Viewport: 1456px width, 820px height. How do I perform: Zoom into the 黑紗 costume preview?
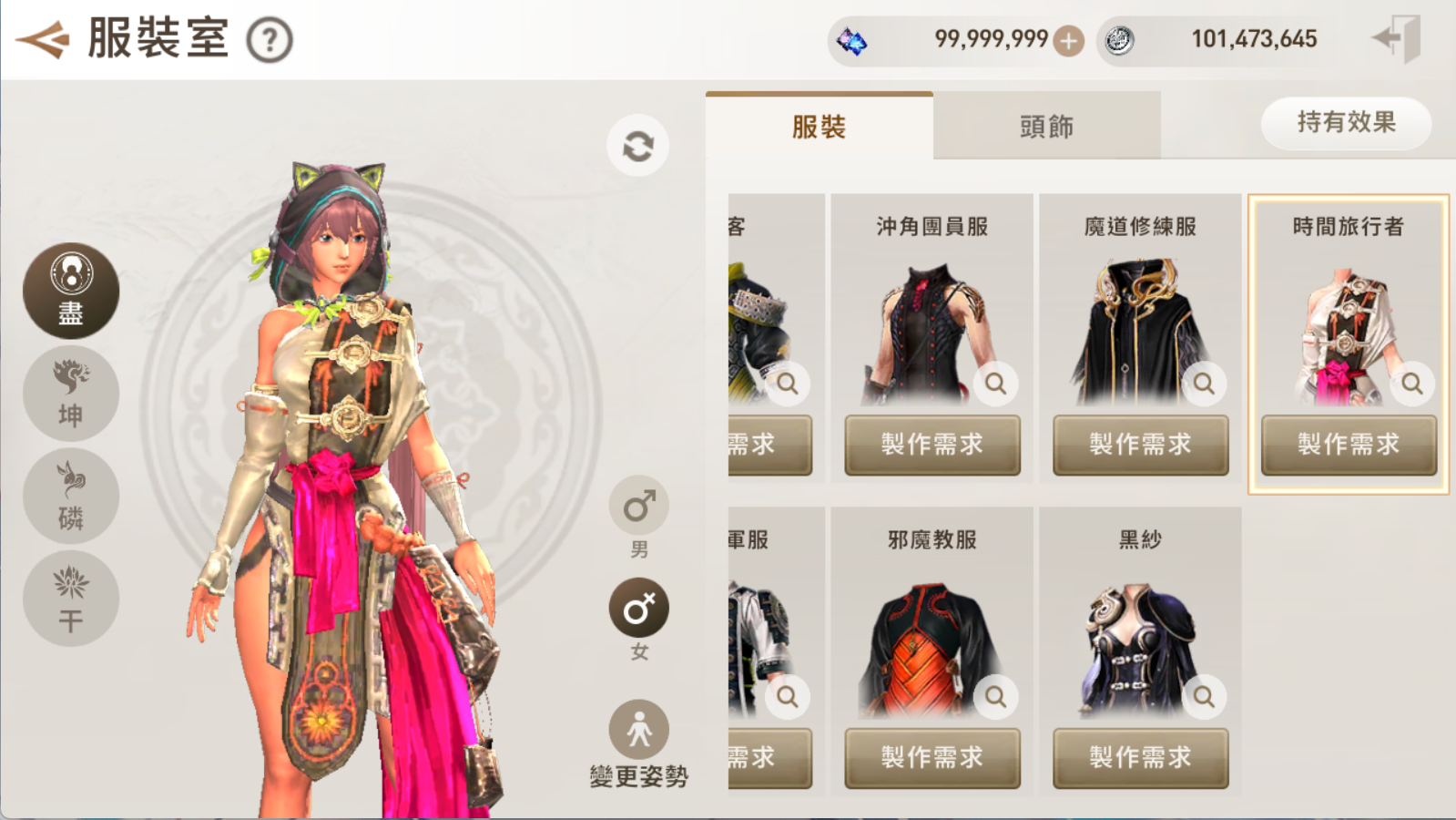(1204, 697)
